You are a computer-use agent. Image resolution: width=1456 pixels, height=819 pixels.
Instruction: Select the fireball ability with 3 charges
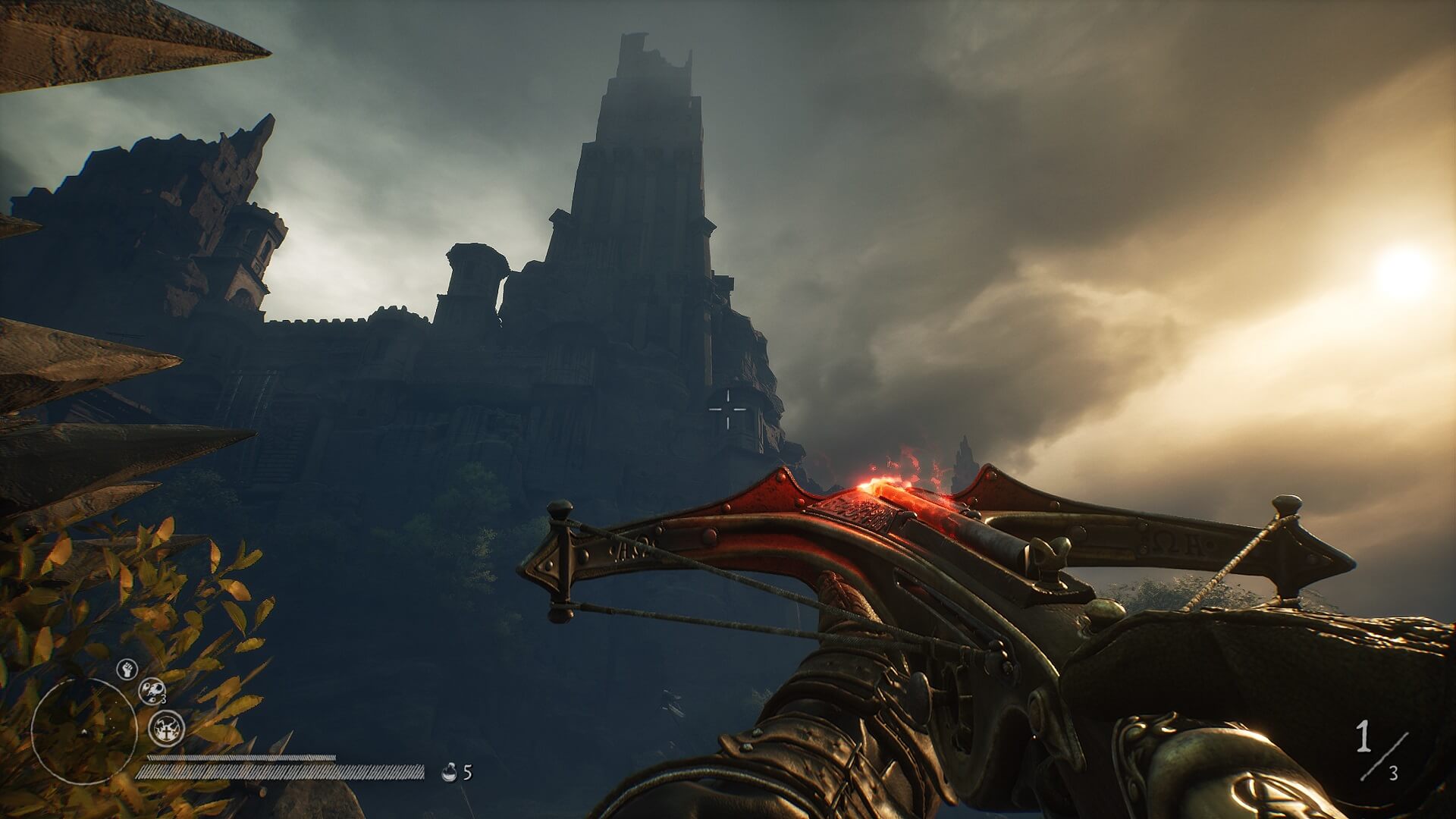(152, 690)
